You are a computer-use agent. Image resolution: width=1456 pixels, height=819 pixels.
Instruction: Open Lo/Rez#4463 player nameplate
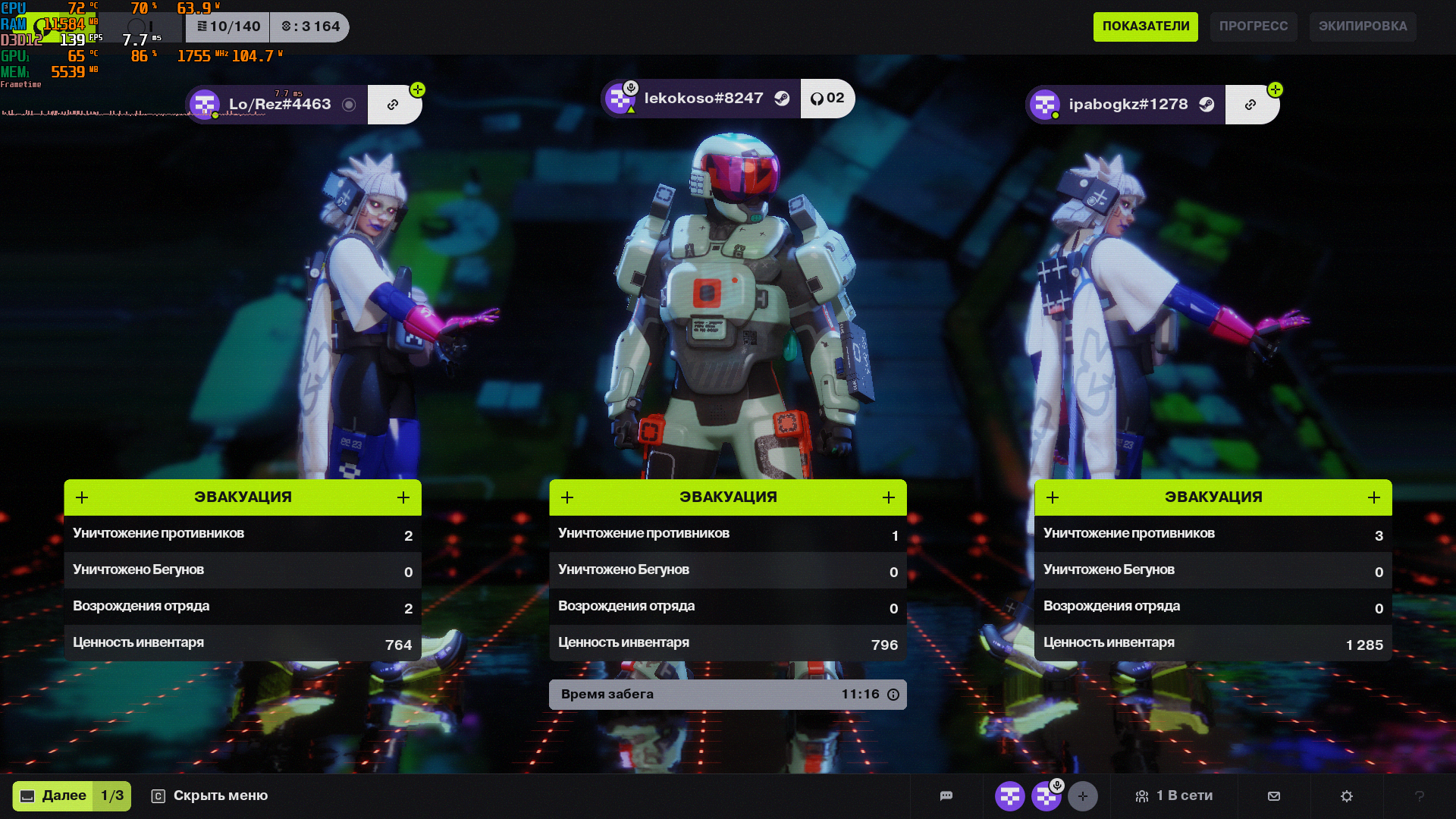tap(278, 105)
